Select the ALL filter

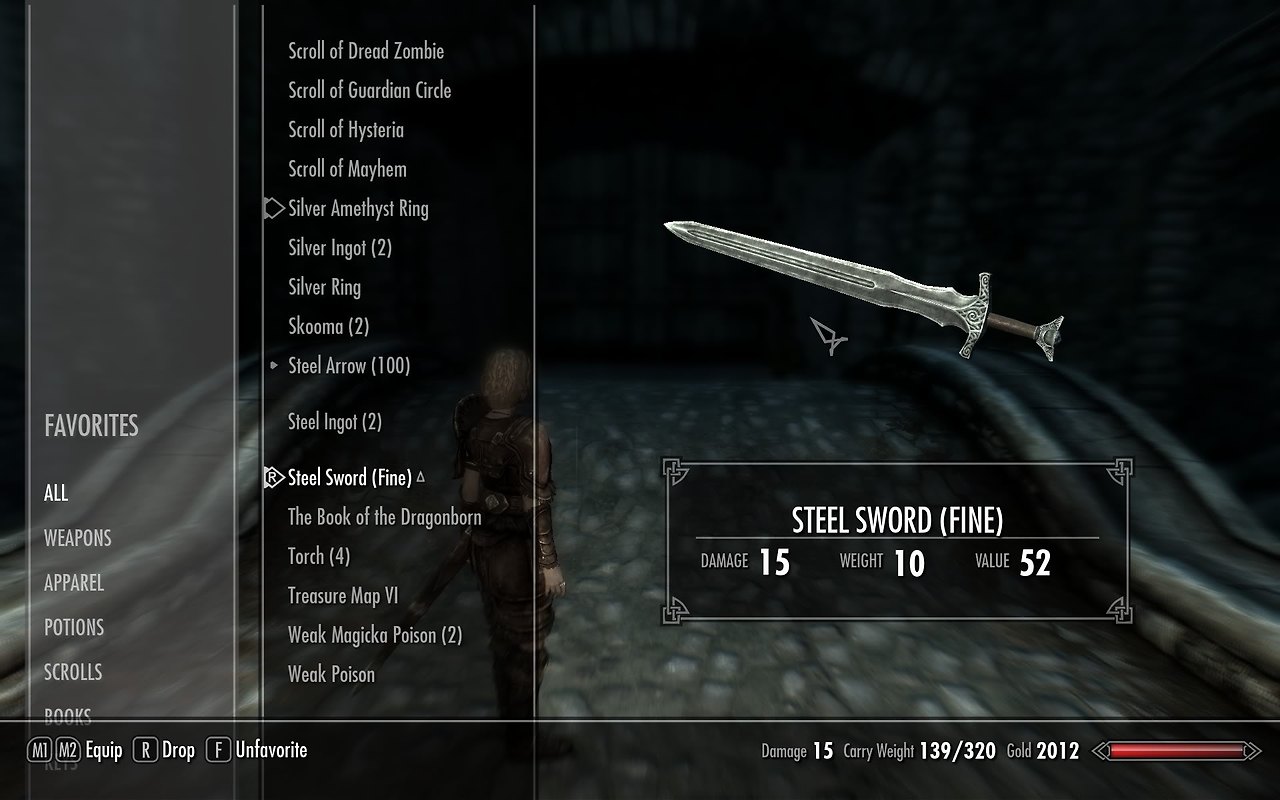(x=56, y=493)
